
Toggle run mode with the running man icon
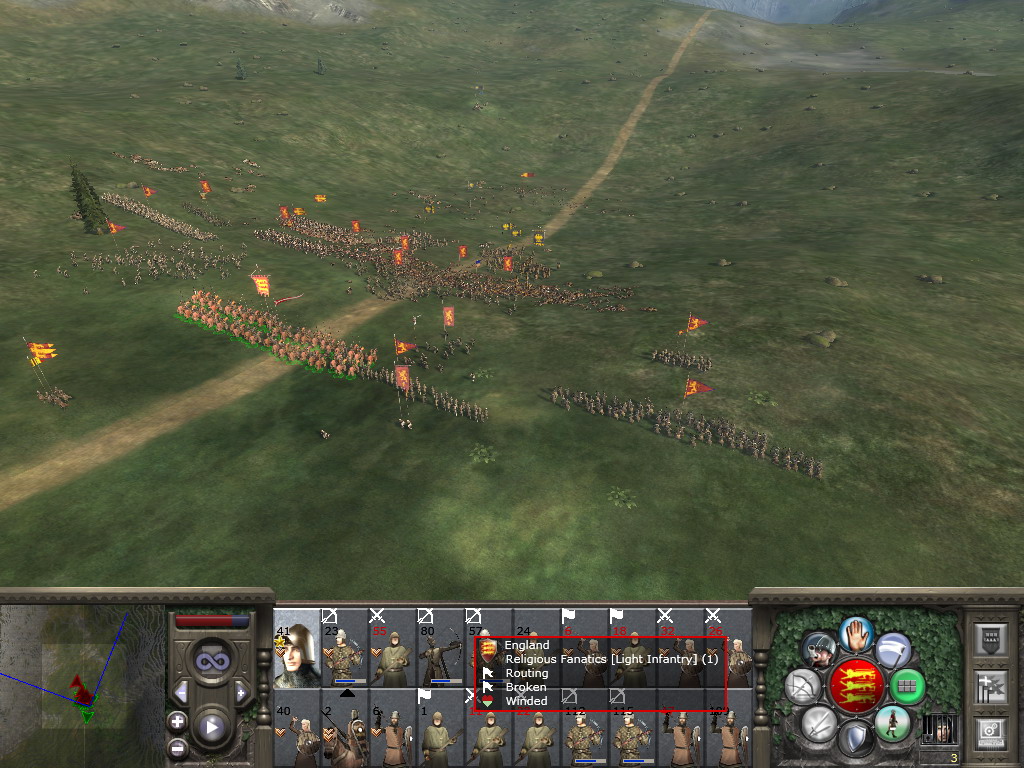893,722
